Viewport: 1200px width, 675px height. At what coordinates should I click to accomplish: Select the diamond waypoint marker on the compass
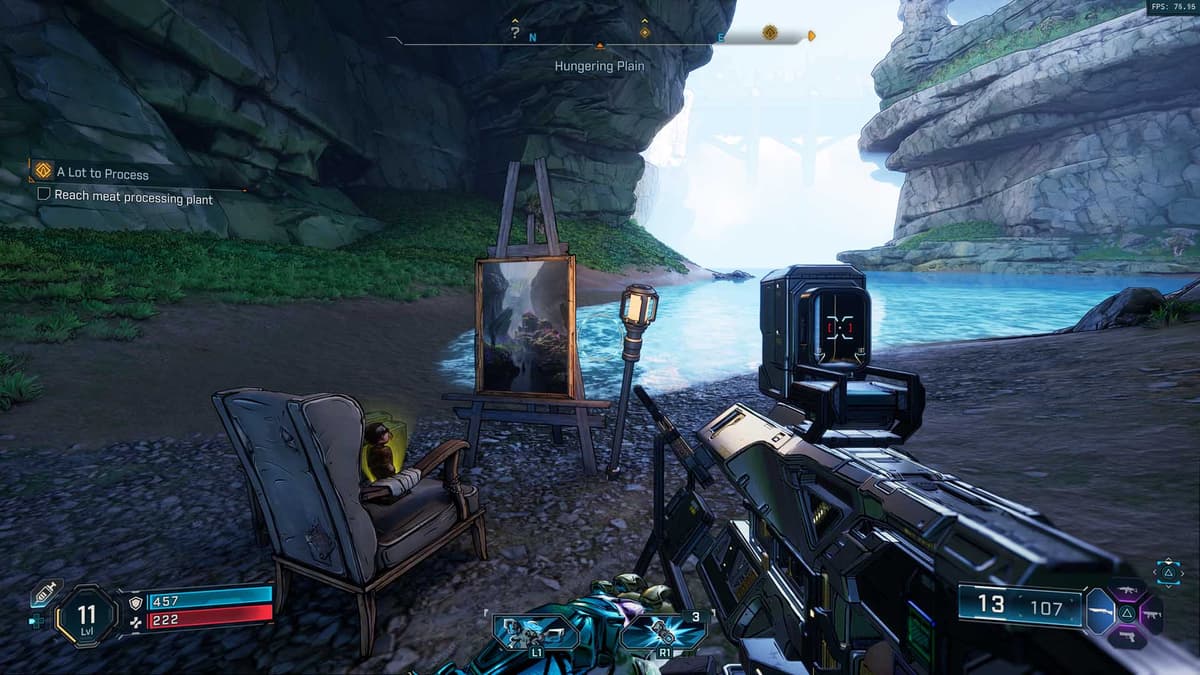[645, 32]
